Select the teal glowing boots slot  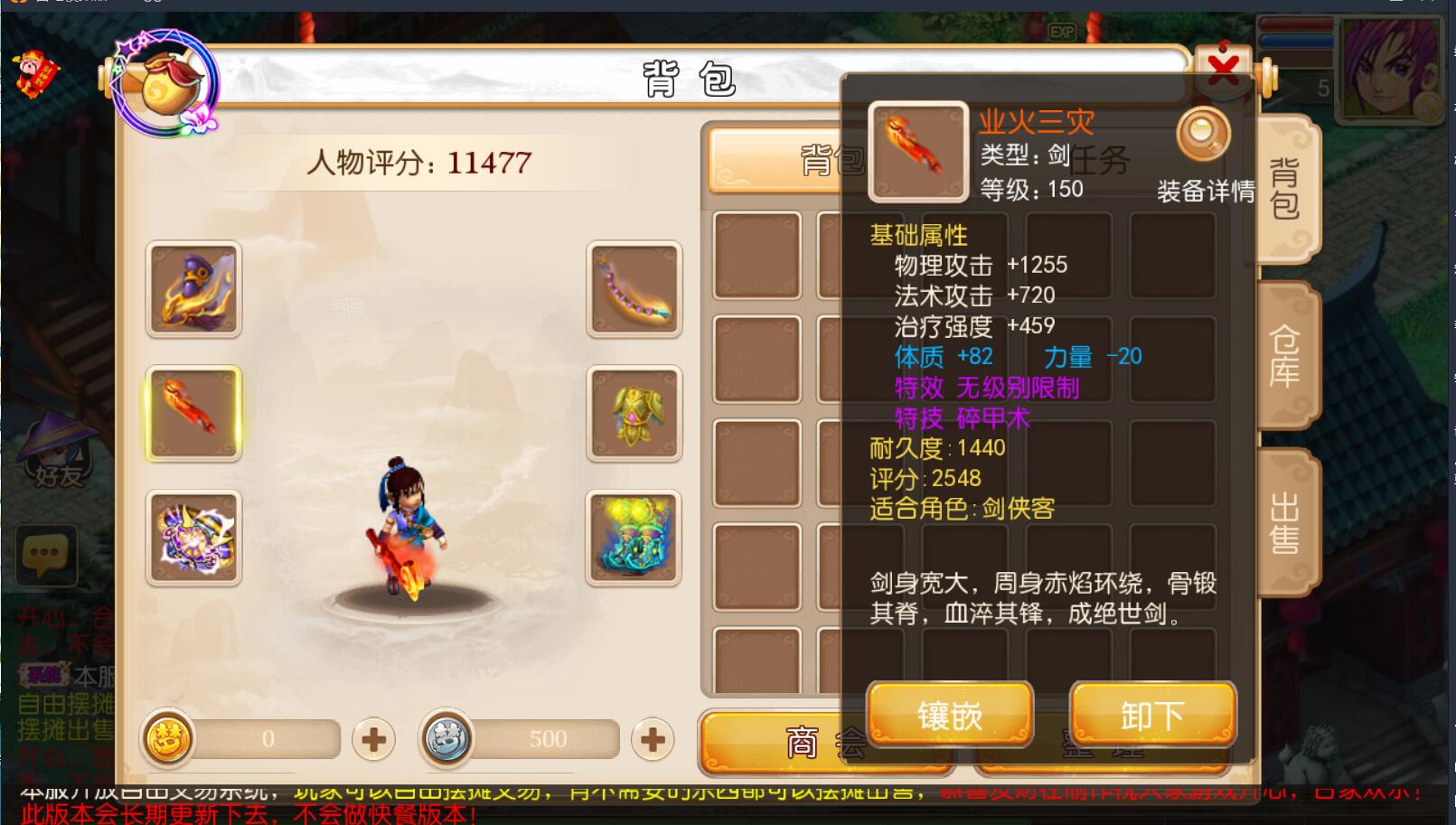pos(634,539)
